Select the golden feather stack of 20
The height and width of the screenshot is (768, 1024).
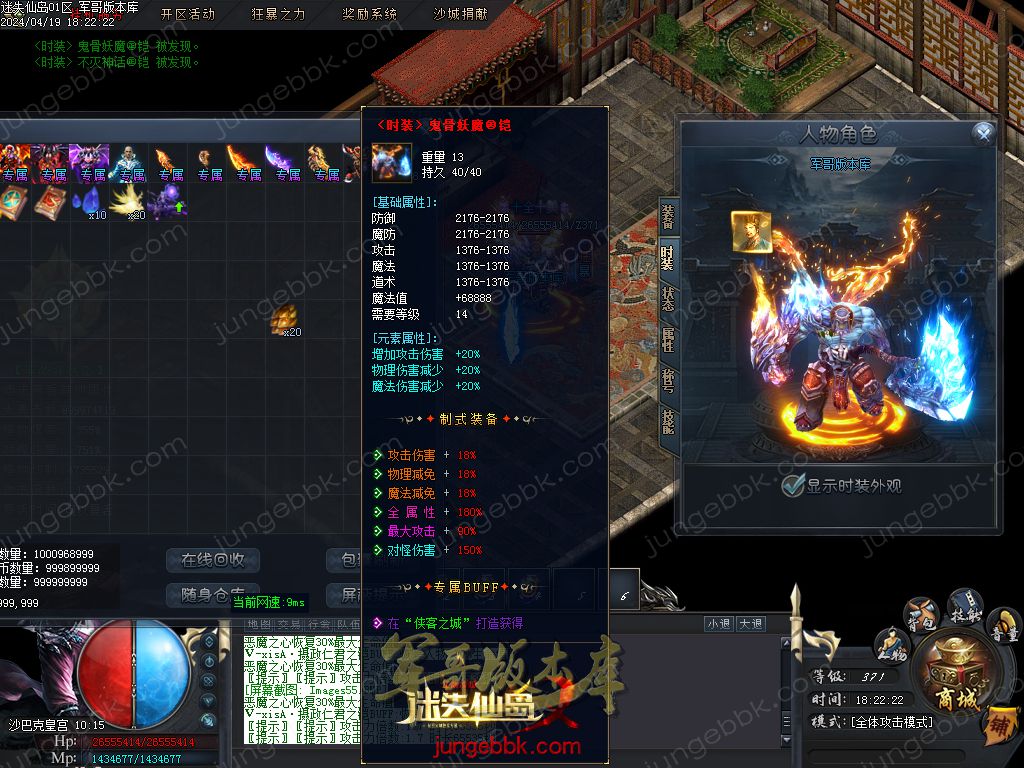click(x=129, y=202)
